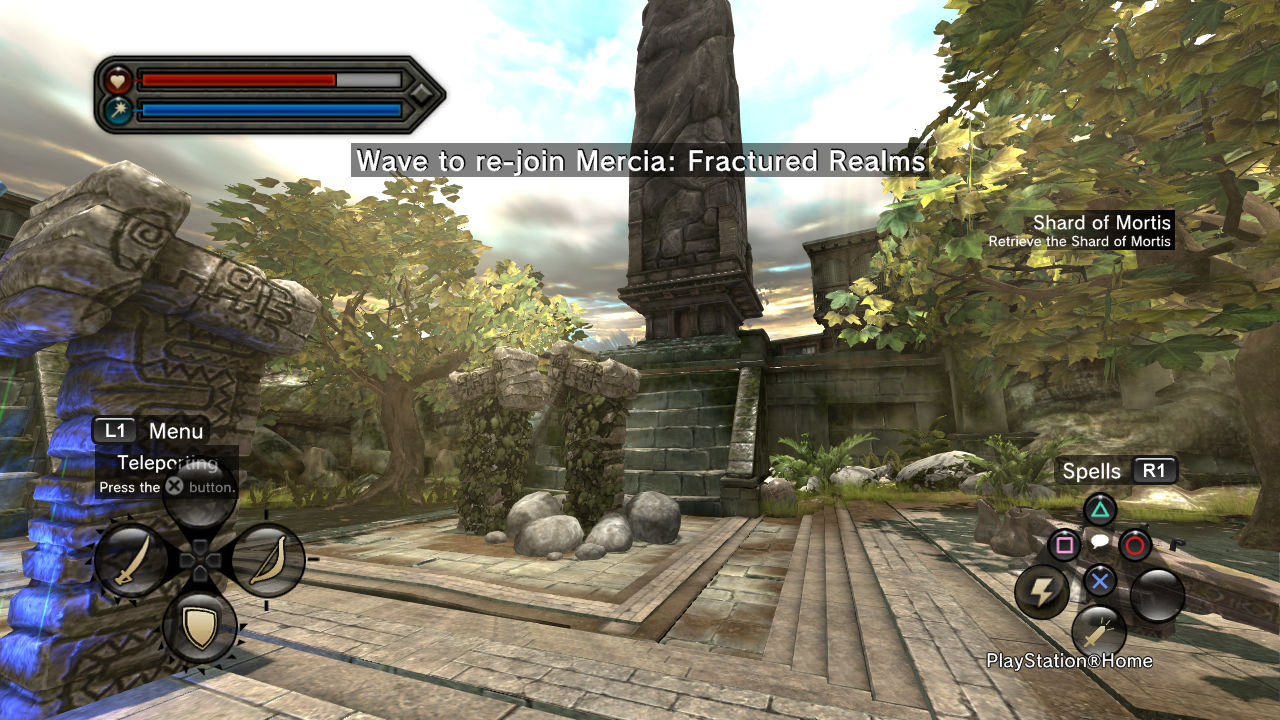This screenshot has height=720, width=1280.
Task: Activate the shield icon
Action: pos(200,627)
